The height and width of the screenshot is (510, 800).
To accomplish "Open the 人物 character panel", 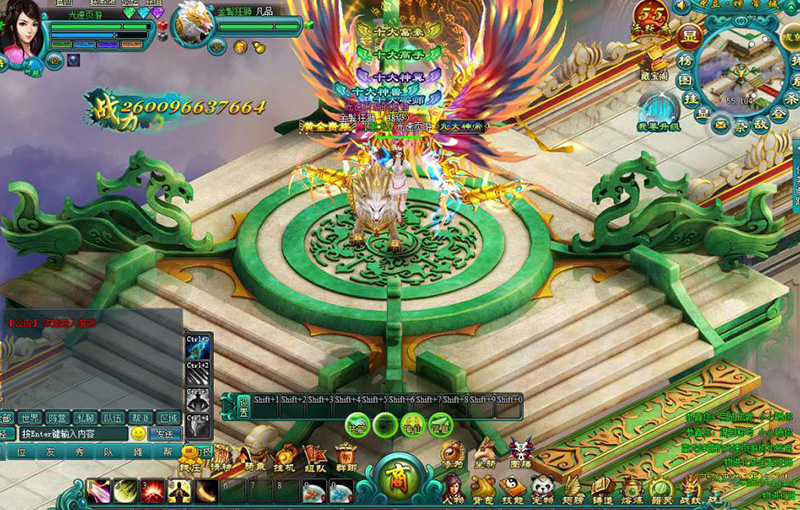I will (455, 489).
